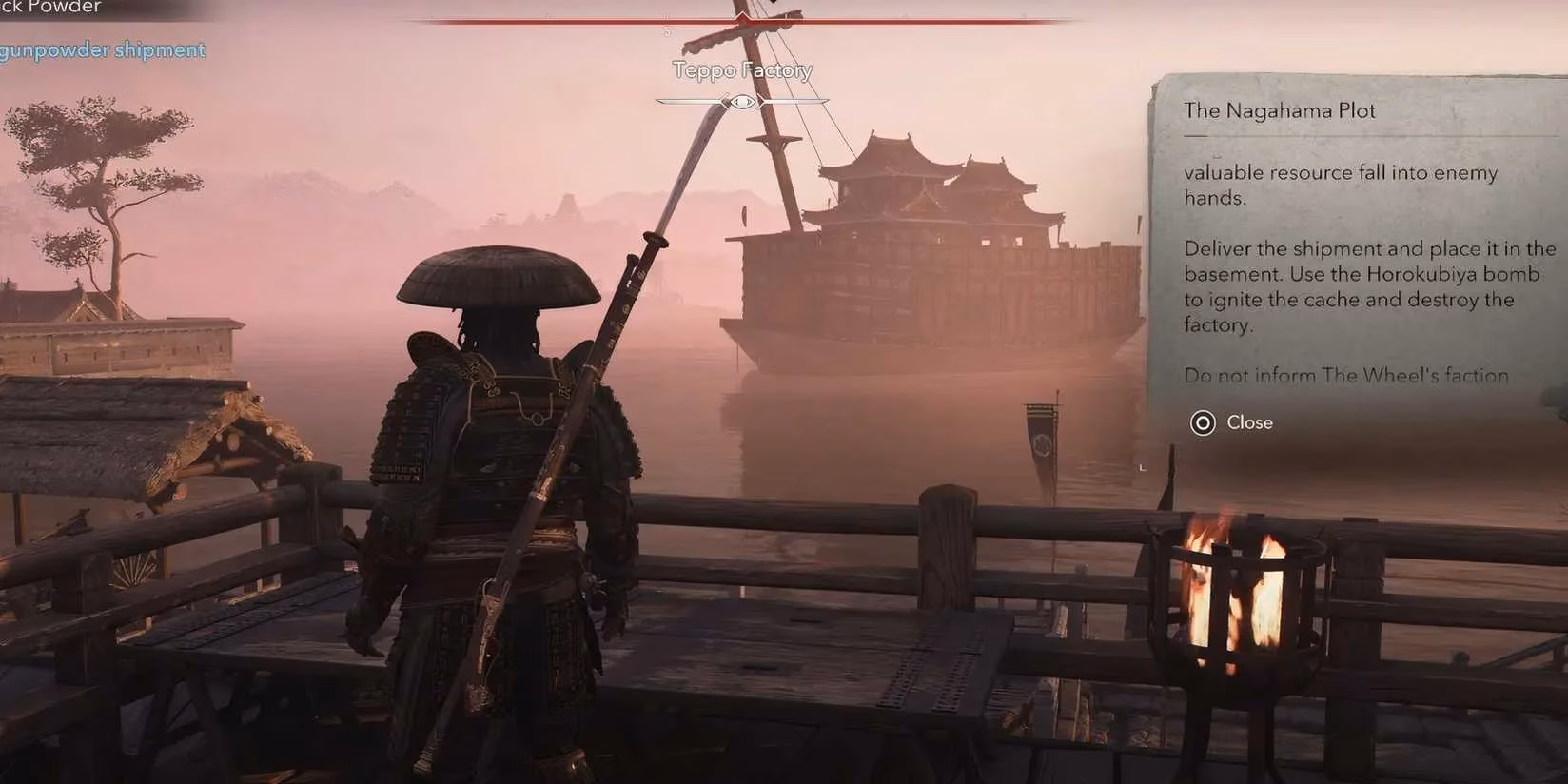
Task: Click the Teppo Factory objective label
Action: pyautogui.click(x=741, y=69)
